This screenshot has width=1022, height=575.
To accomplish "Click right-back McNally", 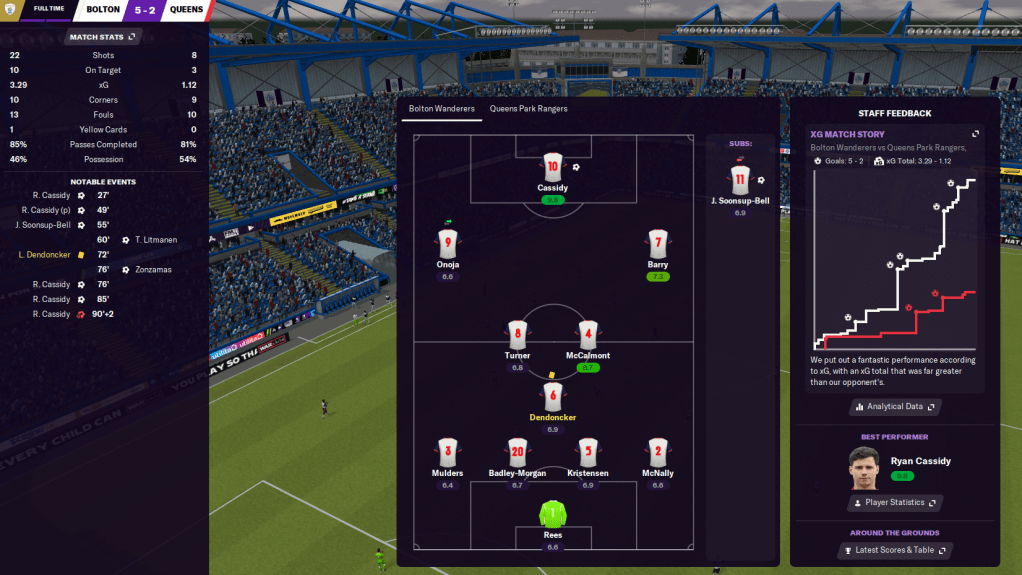I will pos(657,451).
